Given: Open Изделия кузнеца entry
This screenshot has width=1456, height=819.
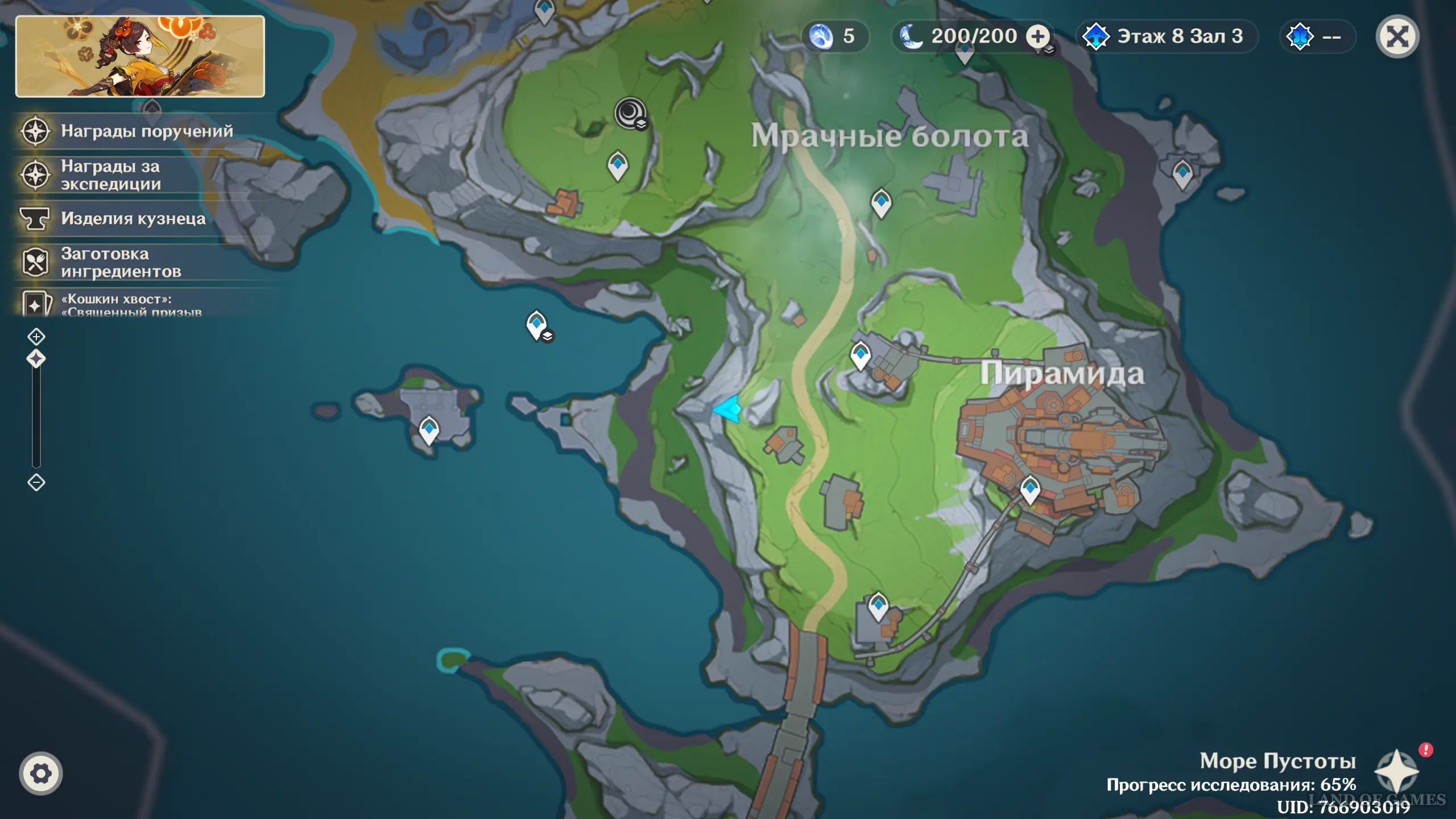Looking at the screenshot, I should pos(133,219).
